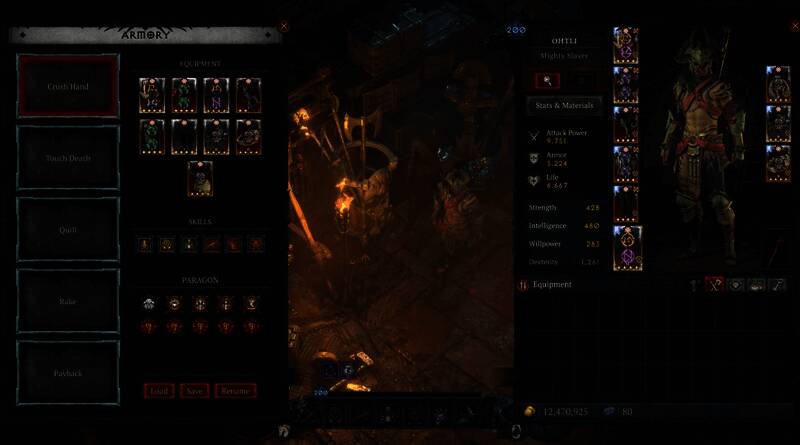The width and height of the screenshot is (800, 445).
Task: Close the Armory panel
Action: pos(284,26)
